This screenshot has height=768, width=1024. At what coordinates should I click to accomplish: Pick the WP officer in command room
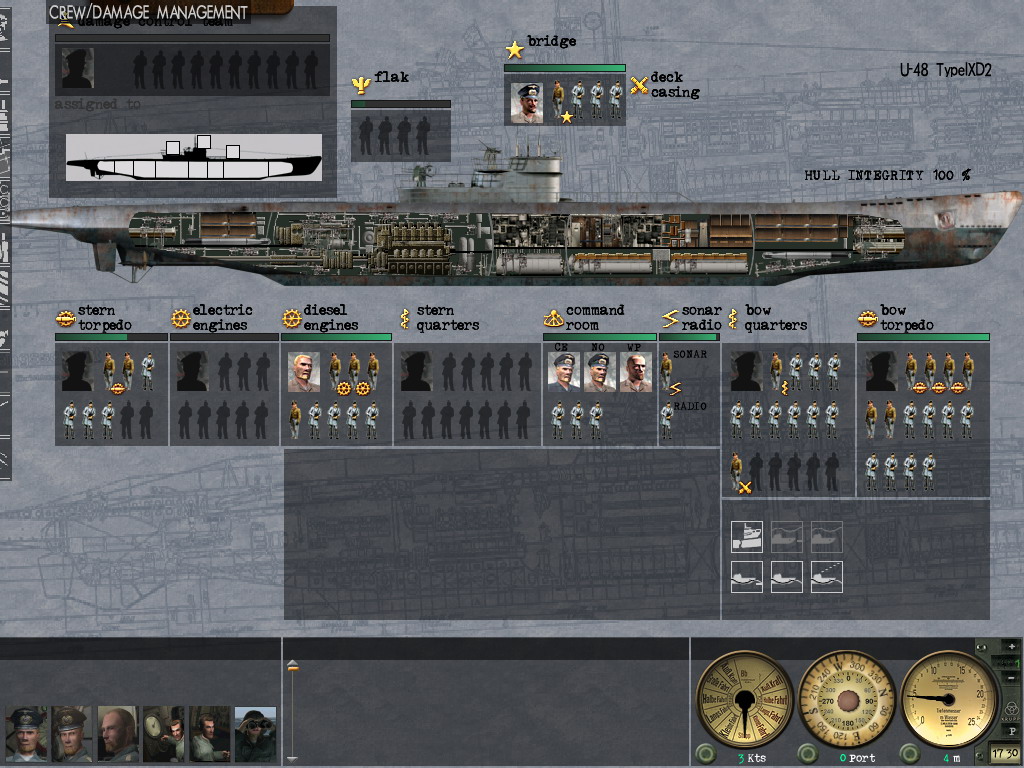click(635, 372)
